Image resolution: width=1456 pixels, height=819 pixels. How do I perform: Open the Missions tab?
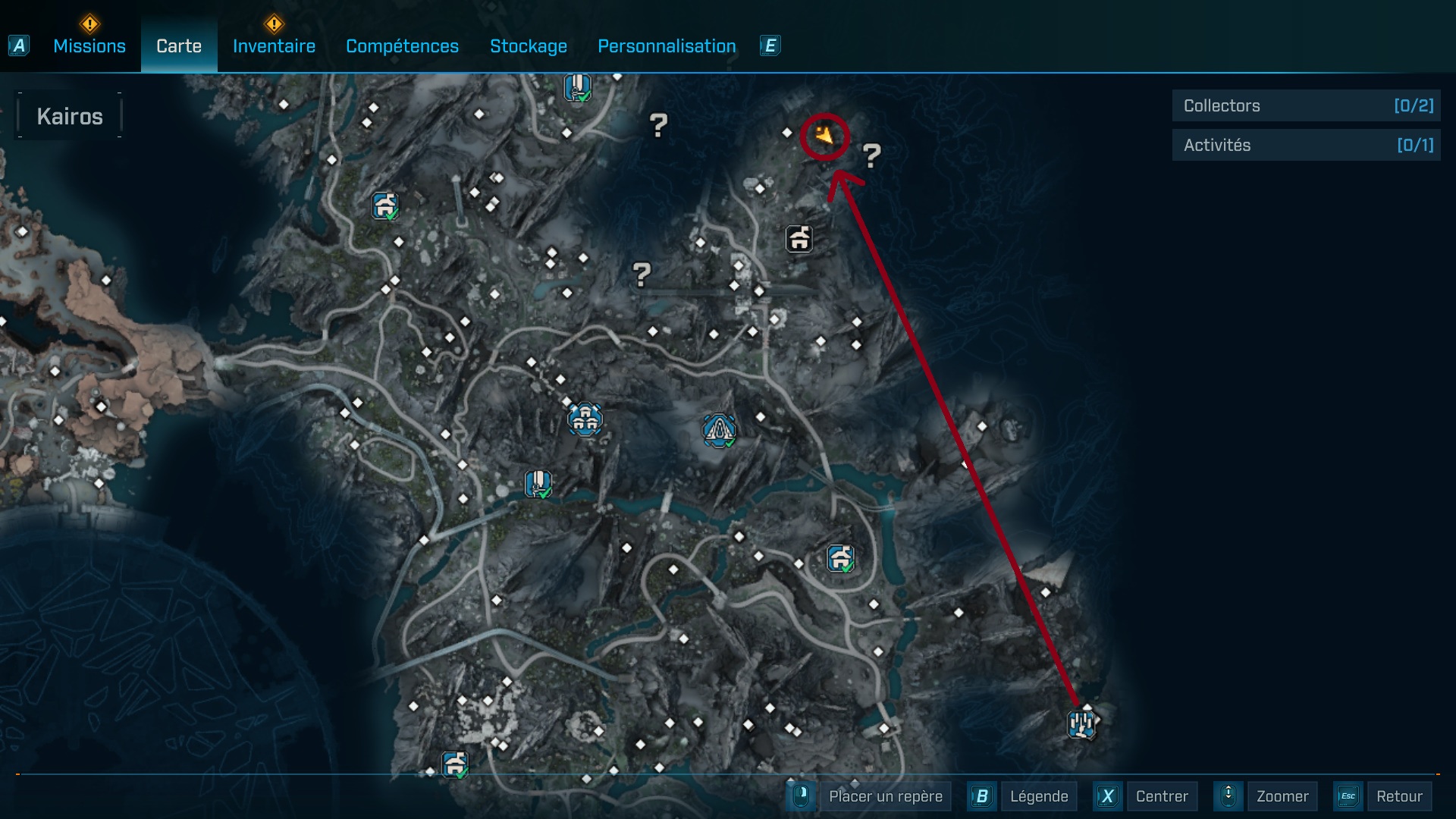(x=89, y=46)
